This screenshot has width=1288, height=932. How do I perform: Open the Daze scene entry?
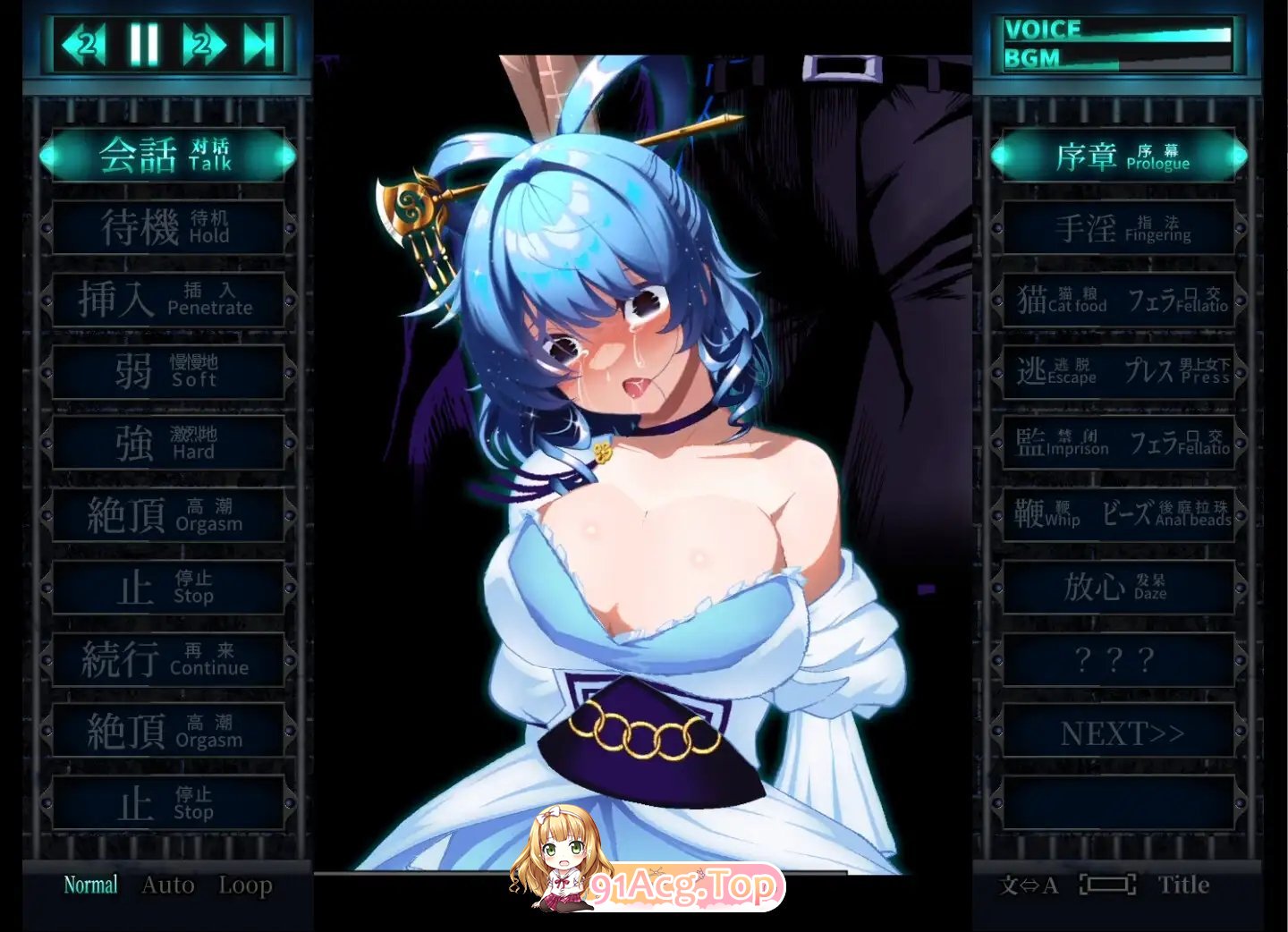tap(1117, 588)
